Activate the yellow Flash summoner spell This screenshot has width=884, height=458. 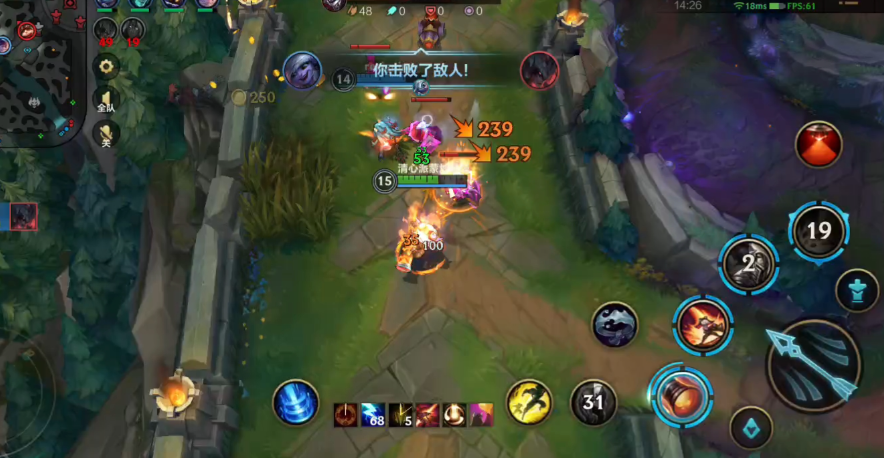click(529, 403)
